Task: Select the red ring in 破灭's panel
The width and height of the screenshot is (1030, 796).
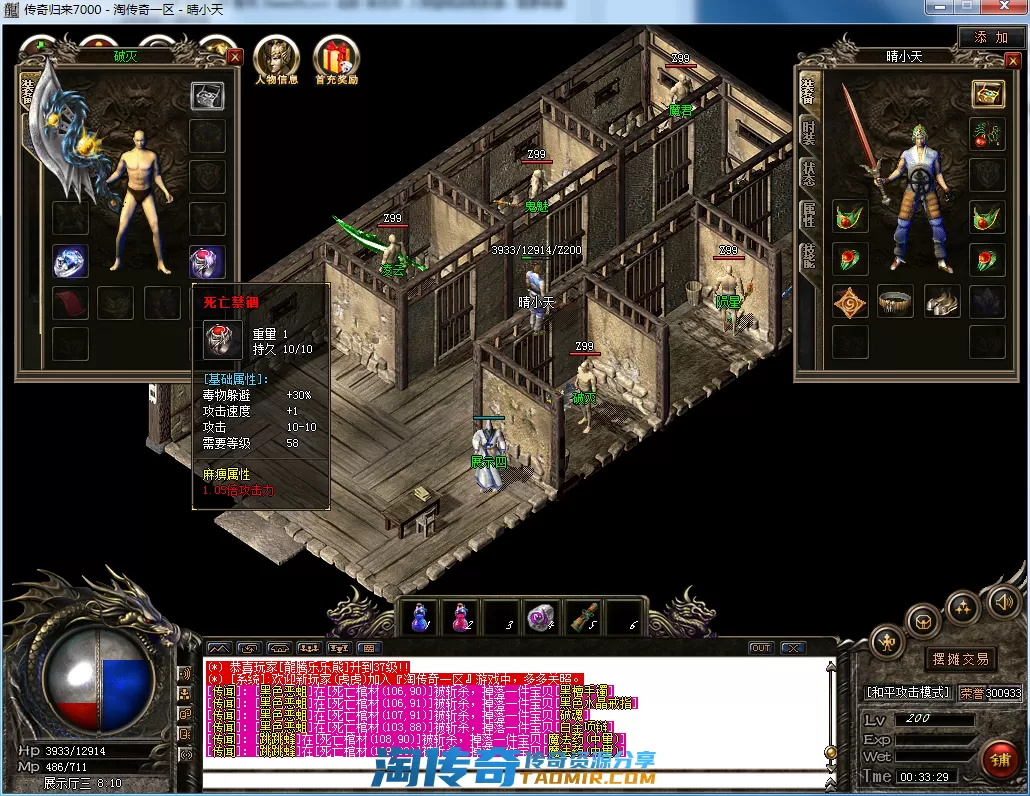Action: [x=207, y=262]
